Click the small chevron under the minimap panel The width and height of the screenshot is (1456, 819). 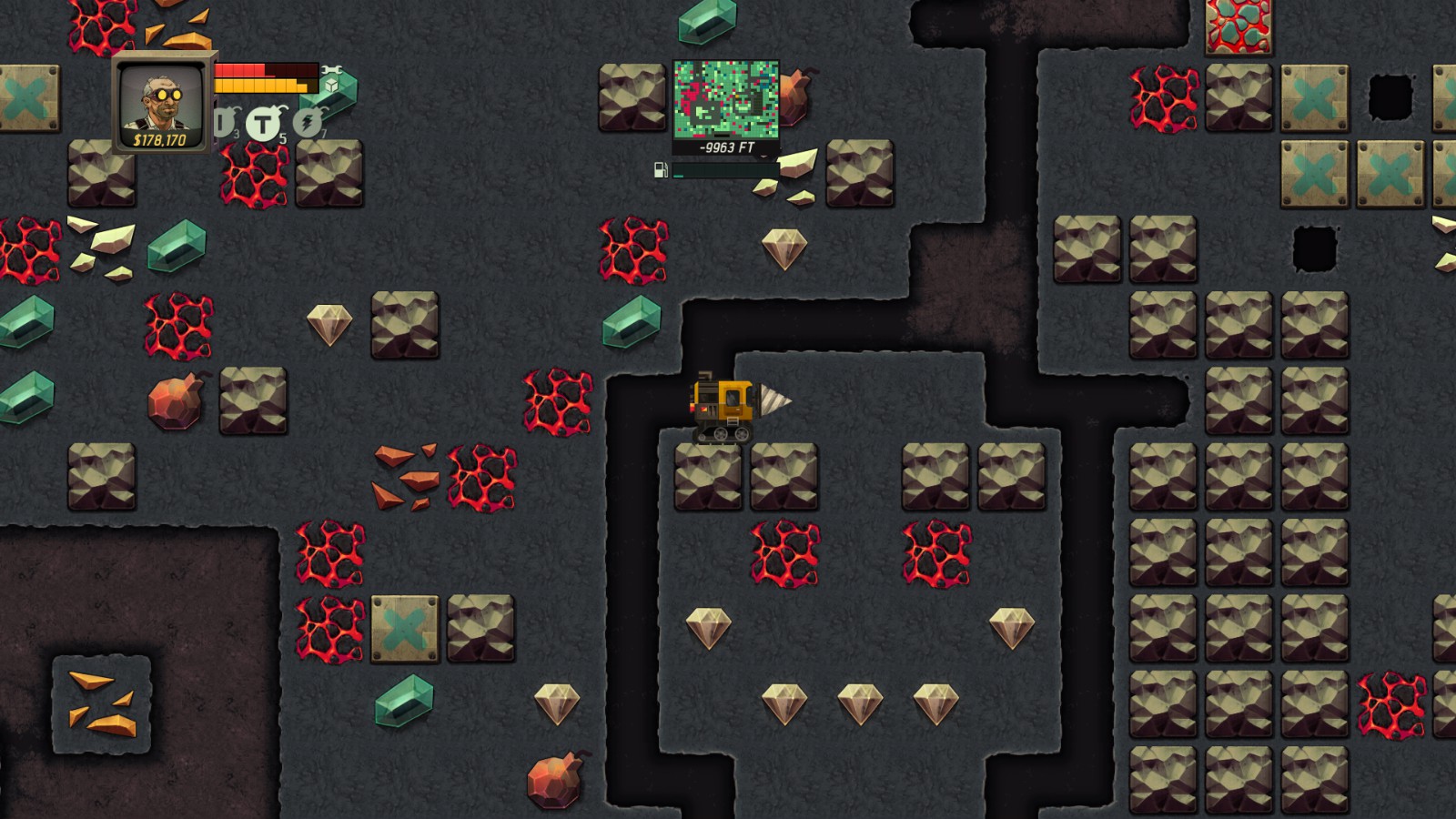pyautogui.click(x=763, y=157)
